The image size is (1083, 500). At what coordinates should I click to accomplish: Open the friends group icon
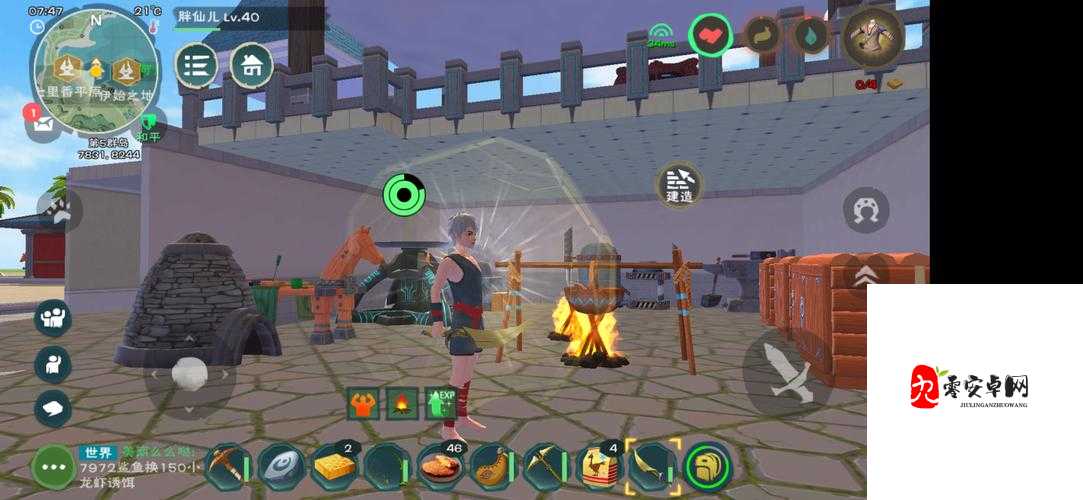point(52,318)
